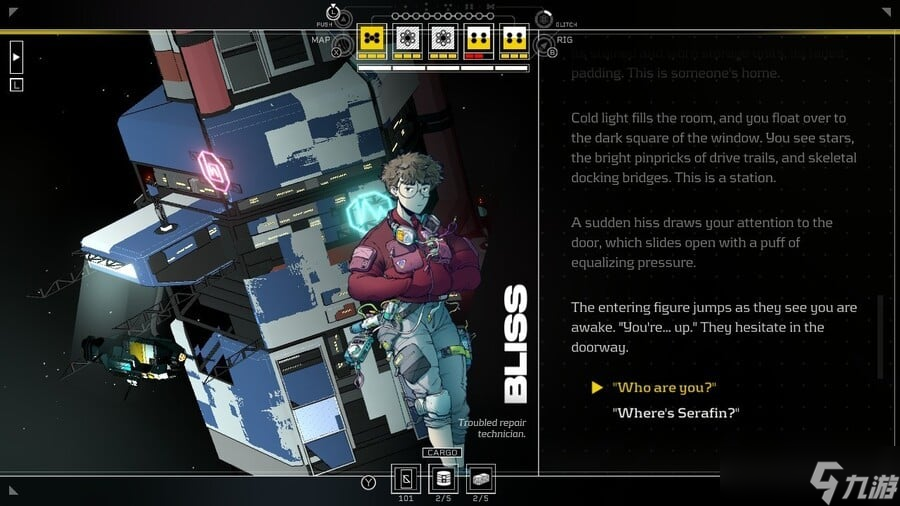Click the dialogue text scrollbar

pyautogui.click(x=880, y=335)
